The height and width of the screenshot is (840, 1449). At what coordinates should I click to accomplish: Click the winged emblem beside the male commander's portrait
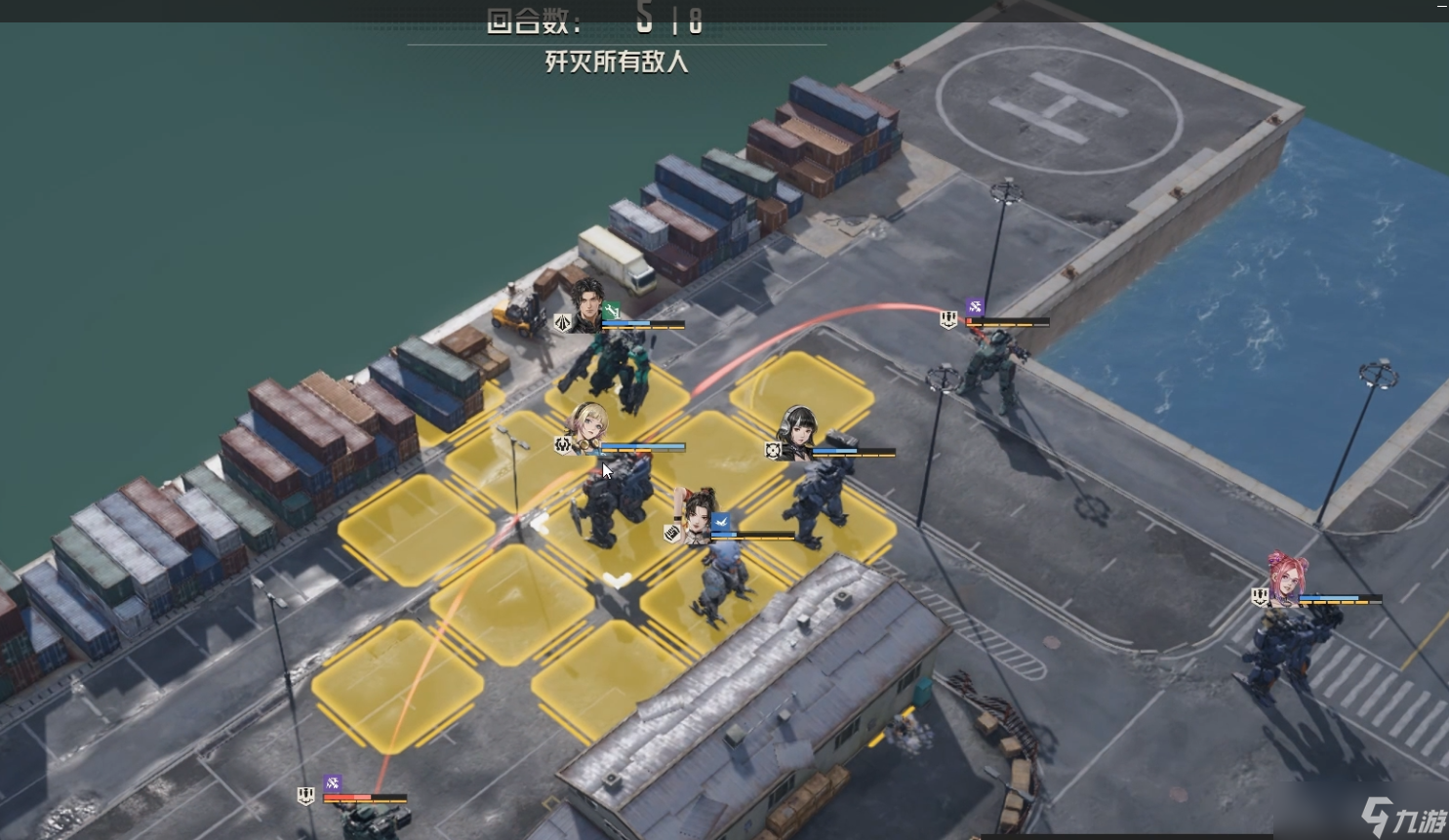pos(562,322)
